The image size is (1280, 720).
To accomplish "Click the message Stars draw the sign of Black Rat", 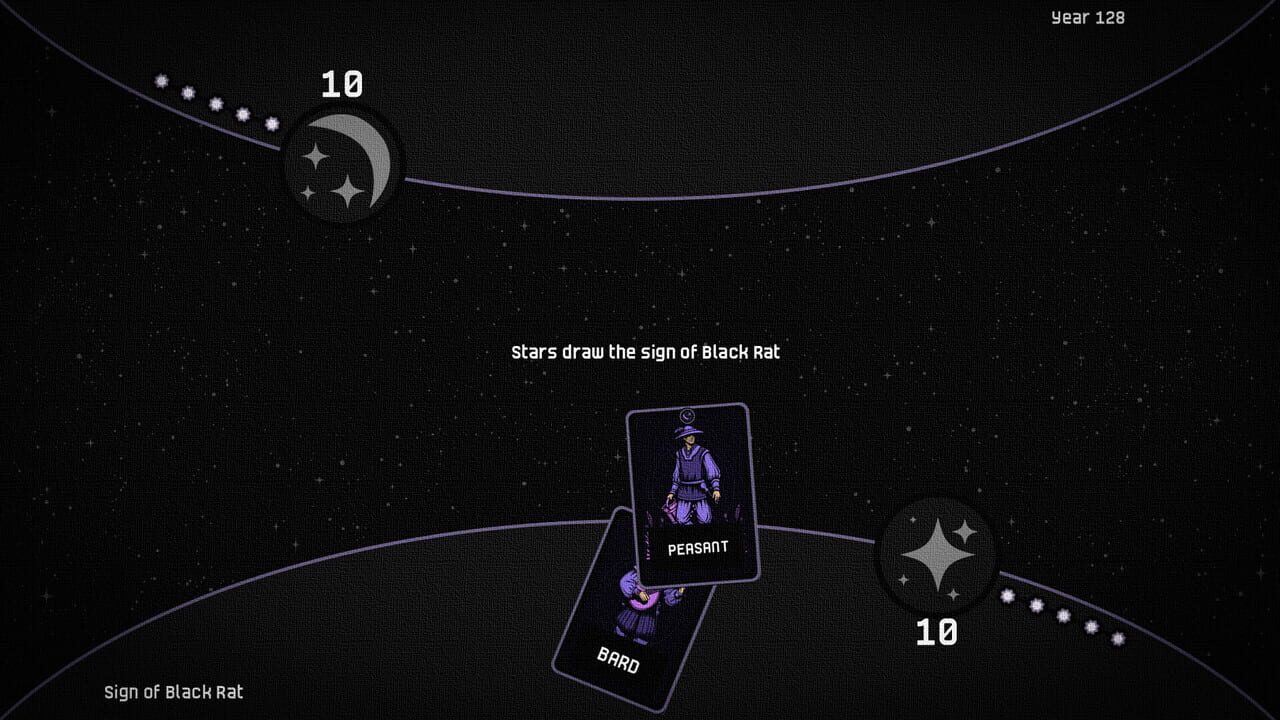I will pyautogui.click(x=644, y=352).
